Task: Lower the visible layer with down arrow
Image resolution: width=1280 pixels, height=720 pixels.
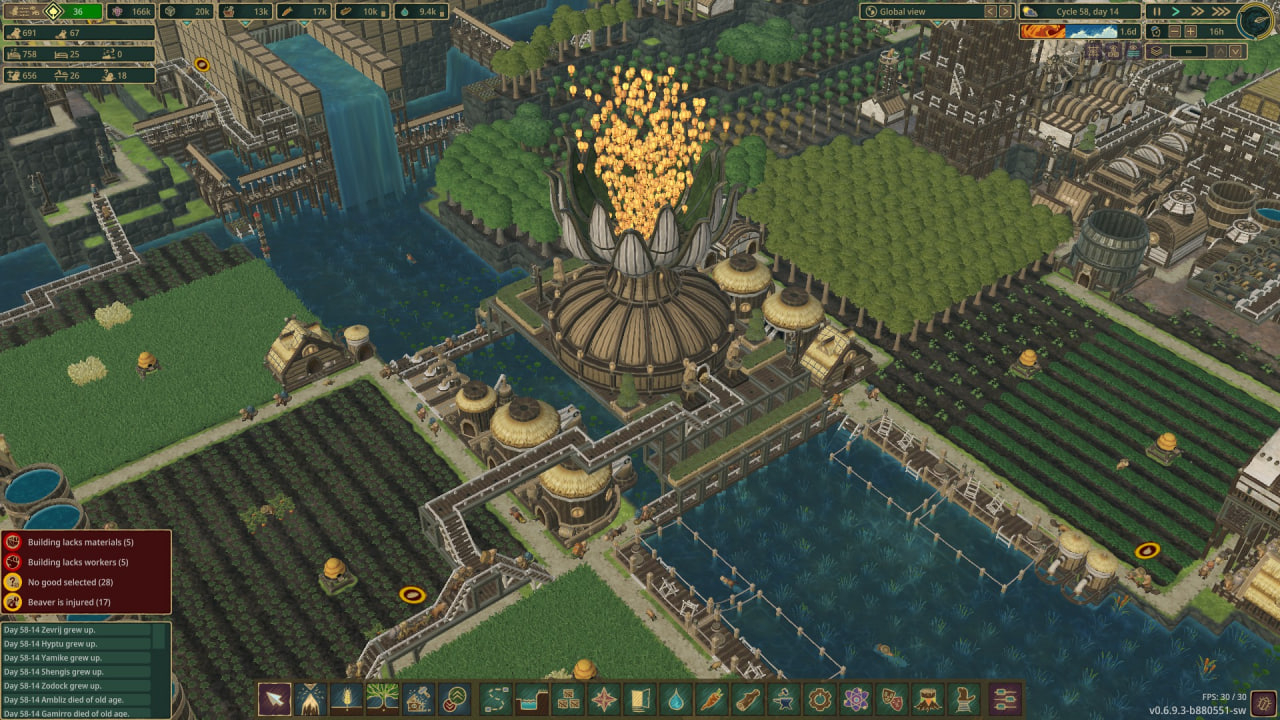Action: point(1236,50)
